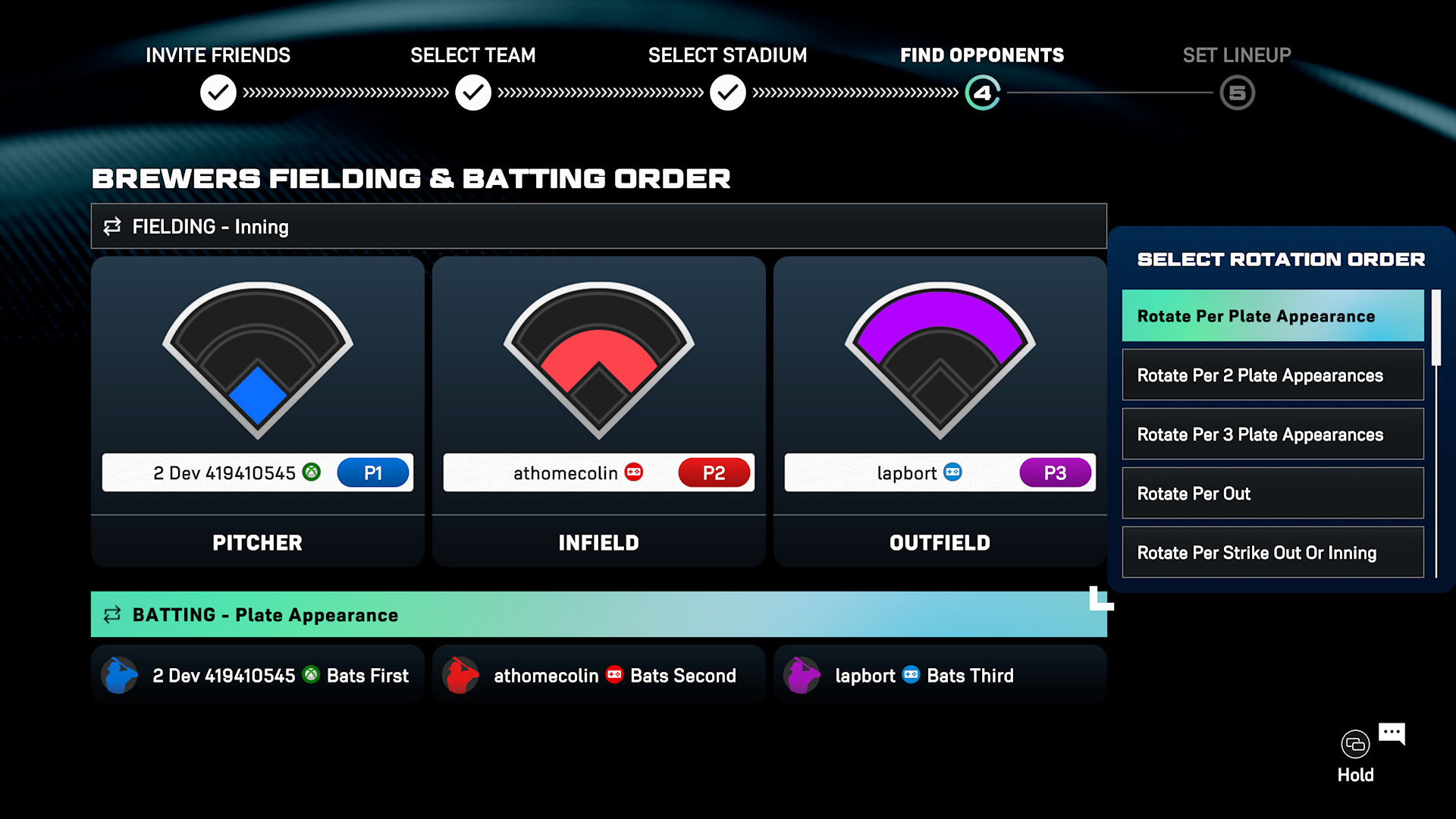Return to the Select Stadium step
The width and height of the screenshot is (1456, 819).
pyautogui.click(x=728, y=93)
